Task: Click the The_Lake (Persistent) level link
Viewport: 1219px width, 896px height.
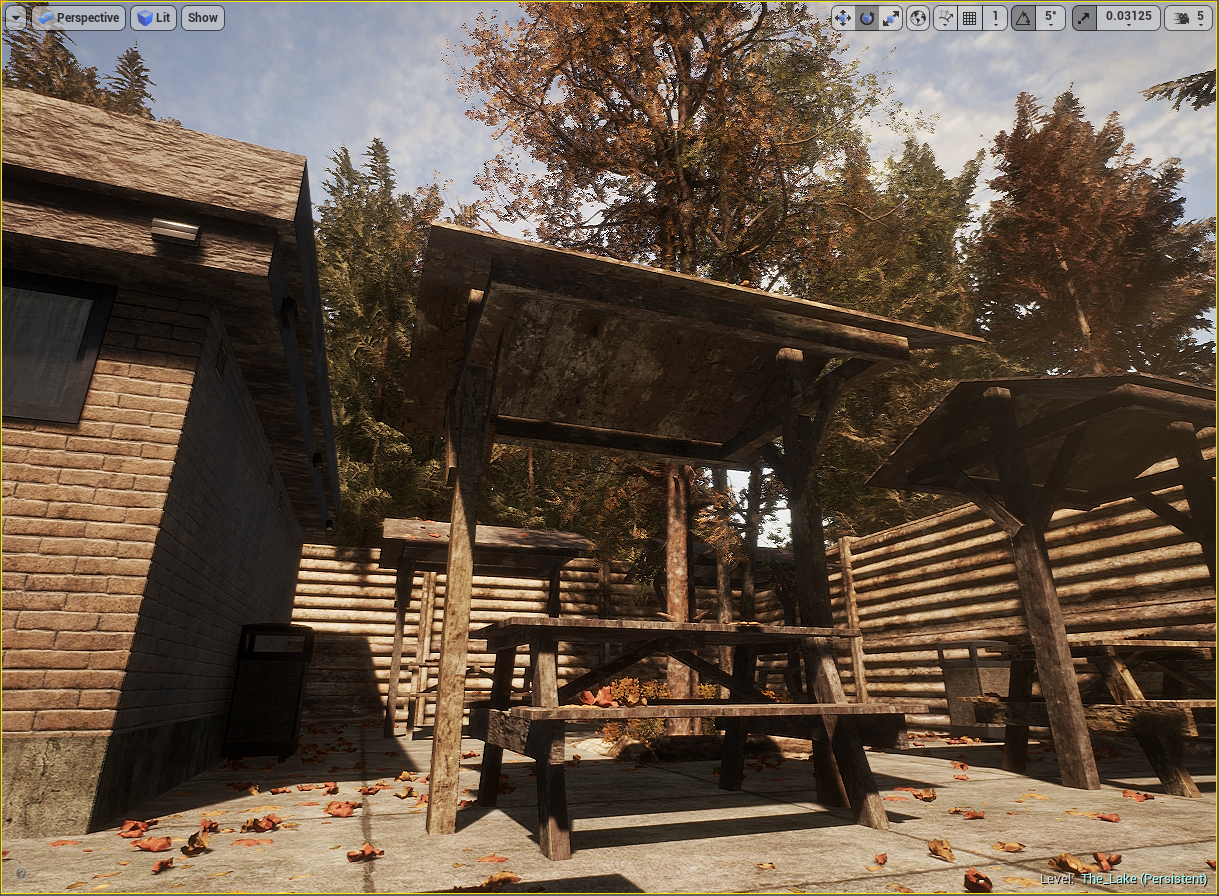Action: tap(1143, 879)
